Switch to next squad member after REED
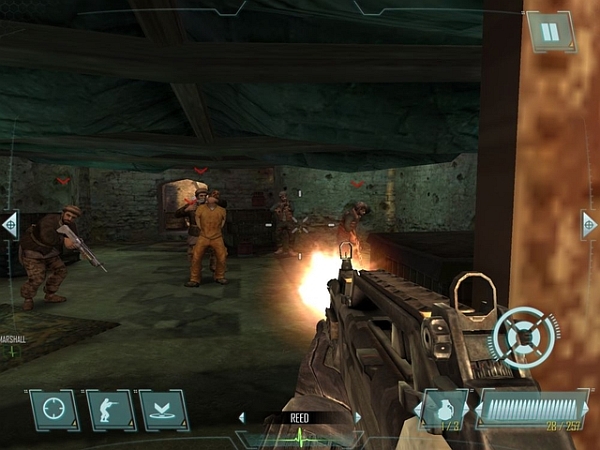 (x=358, y=417)
